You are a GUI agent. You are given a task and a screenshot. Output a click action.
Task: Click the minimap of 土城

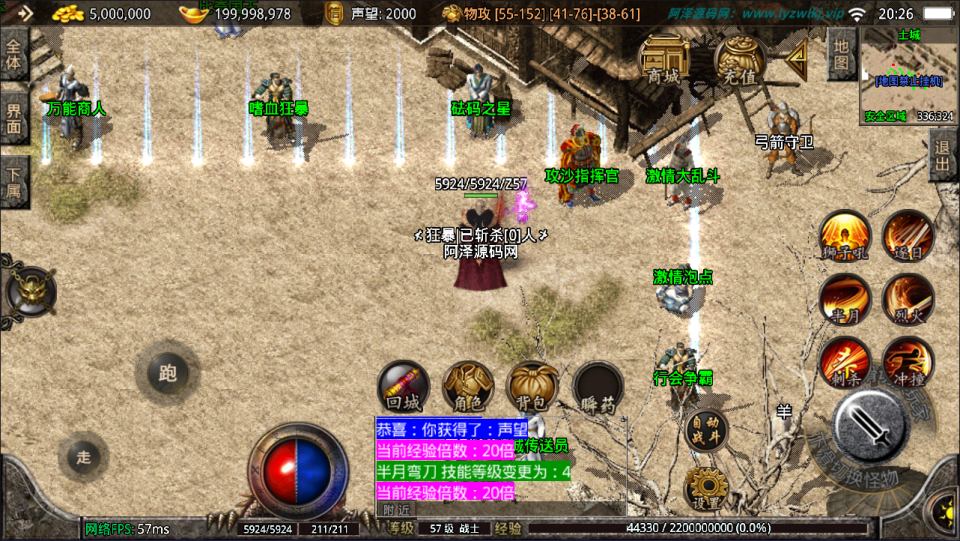coord(907,76)
